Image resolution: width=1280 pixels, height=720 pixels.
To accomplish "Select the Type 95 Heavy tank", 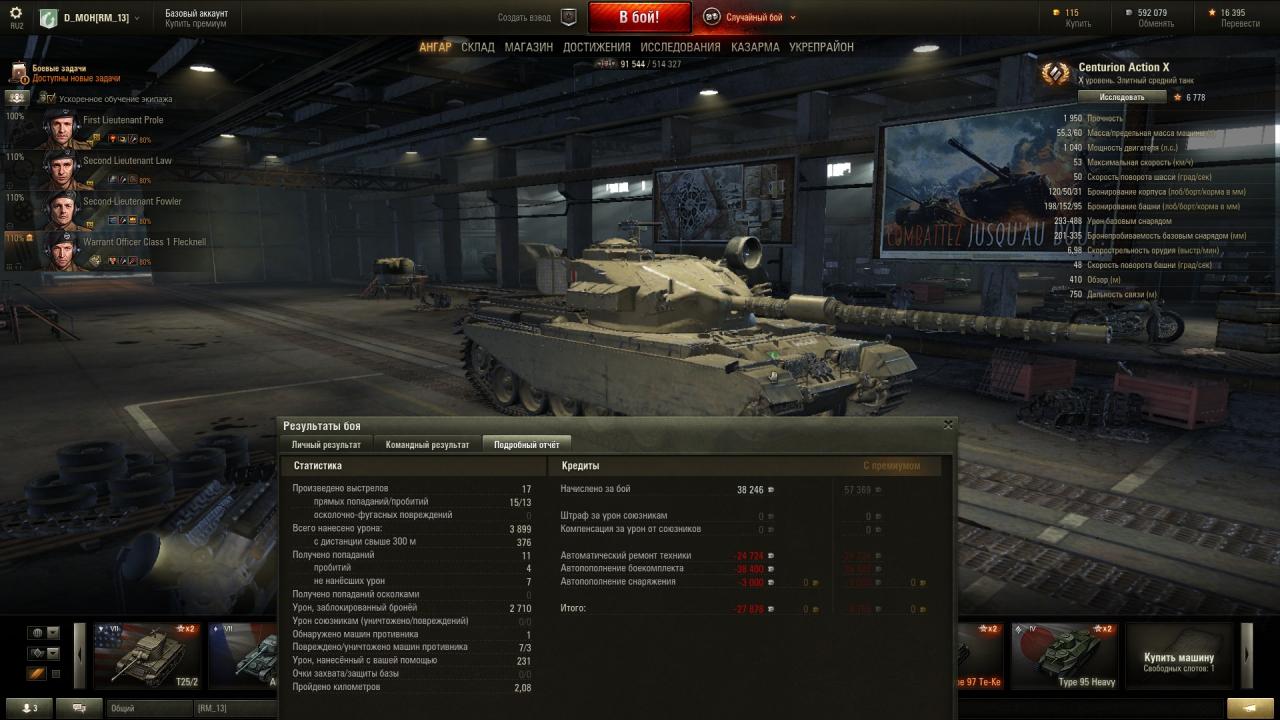I will click(1063, 655).
